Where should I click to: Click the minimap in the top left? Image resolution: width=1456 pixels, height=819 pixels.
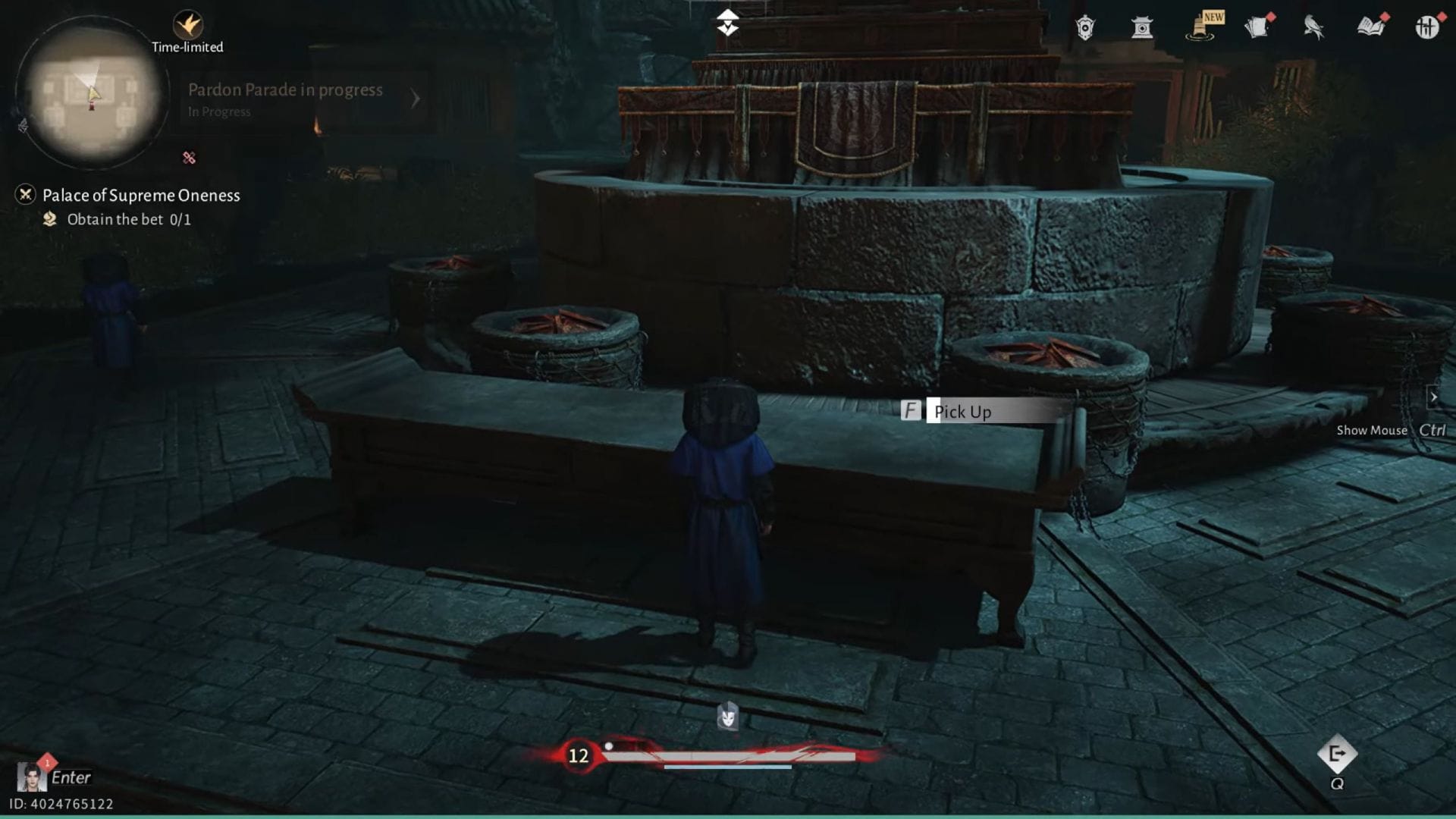point(89,99)
